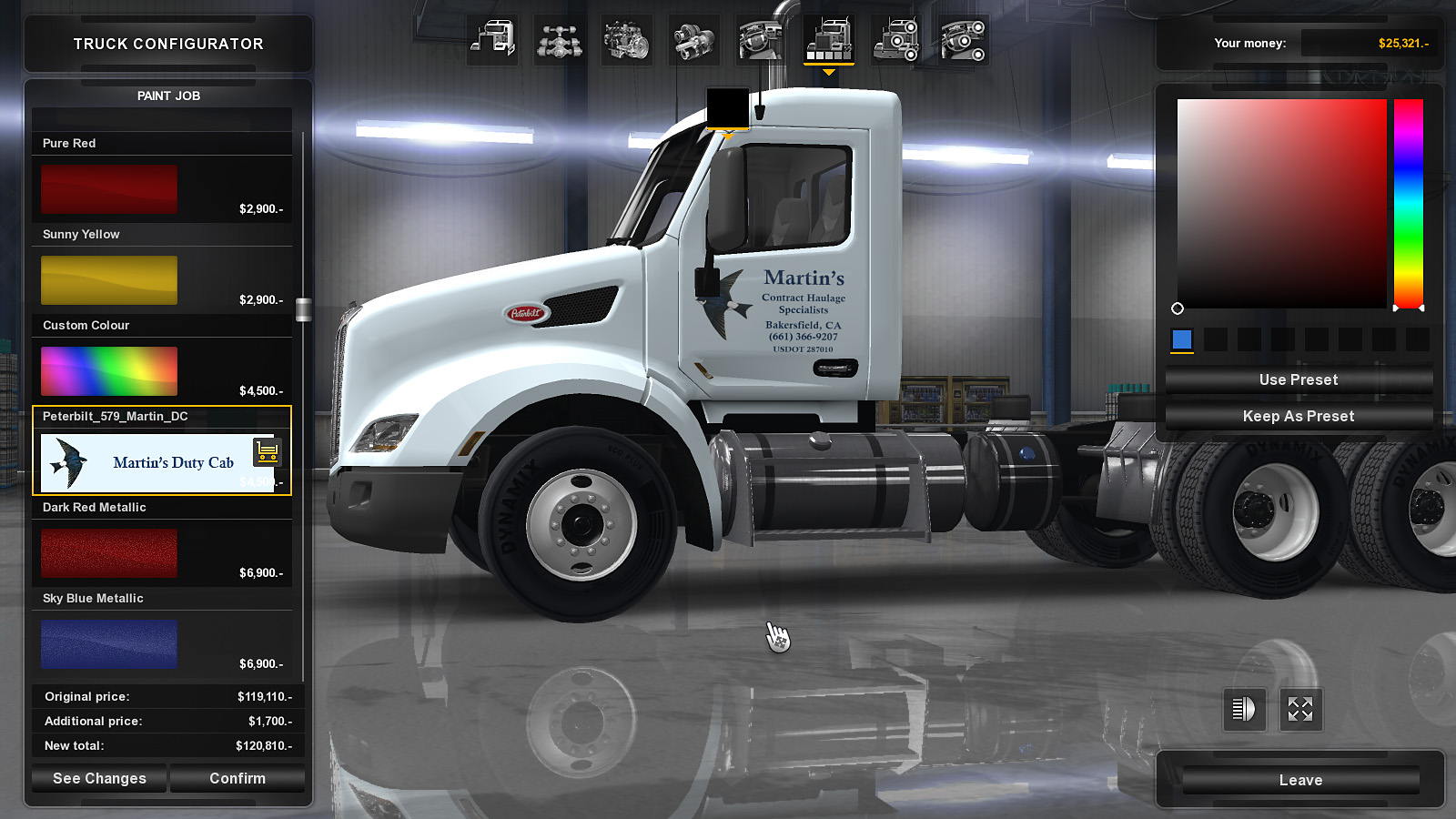Confirm the truck configuration purchase
The width and height of the screenshot is (1456, 819).
coord(238,778)
